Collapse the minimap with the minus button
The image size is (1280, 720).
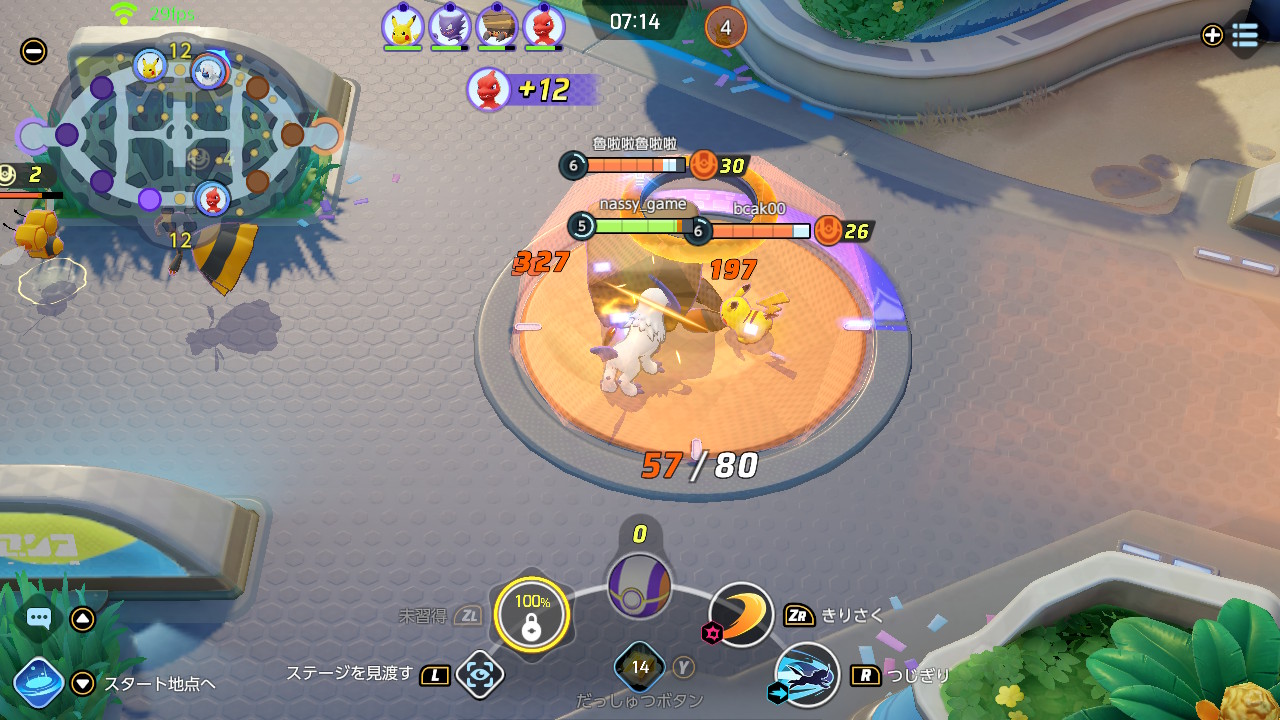pos(33,51)
